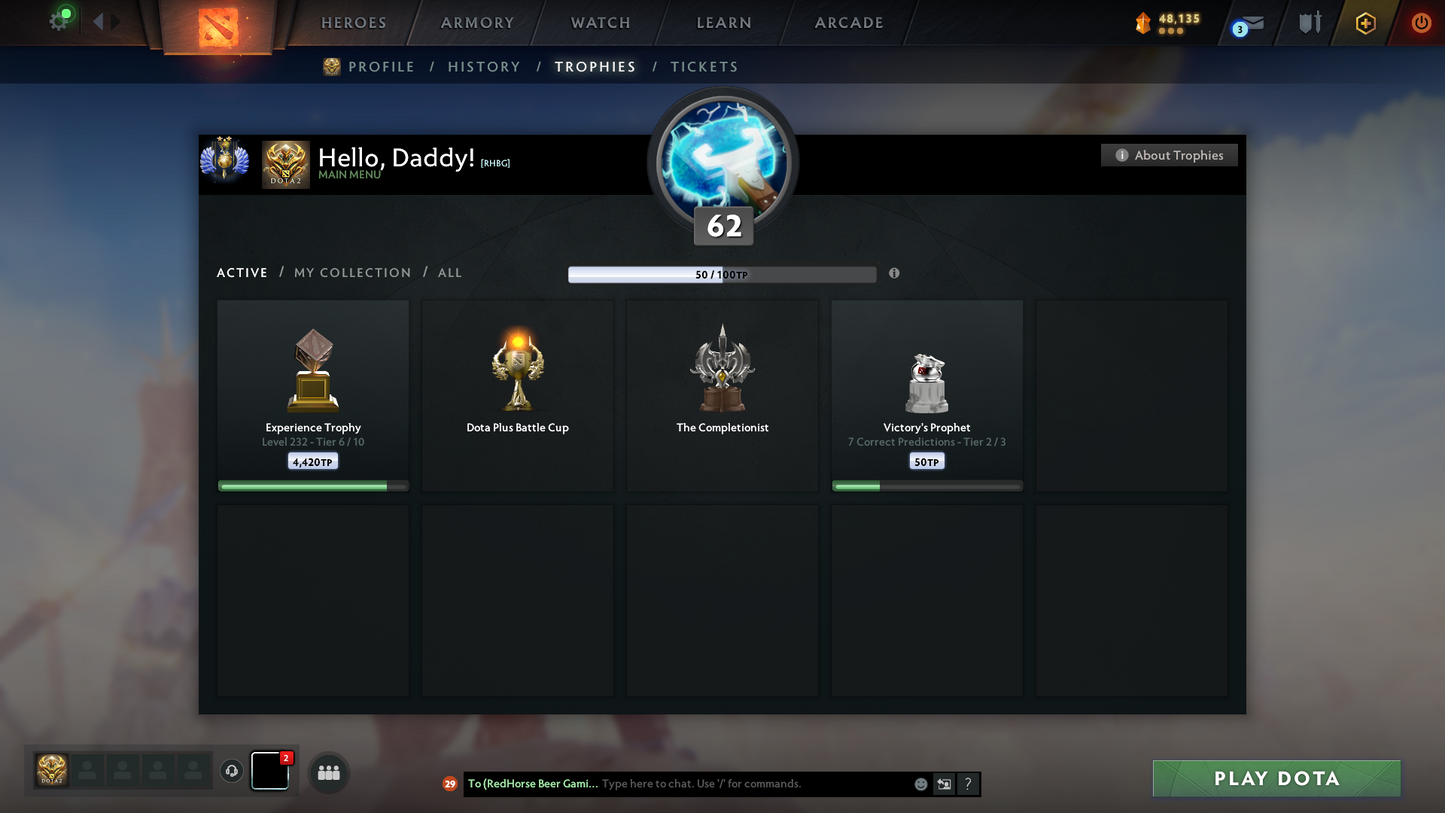Switch to the TICKETS section
This screenshot has height=813, width=1445.
click(704, 66)
